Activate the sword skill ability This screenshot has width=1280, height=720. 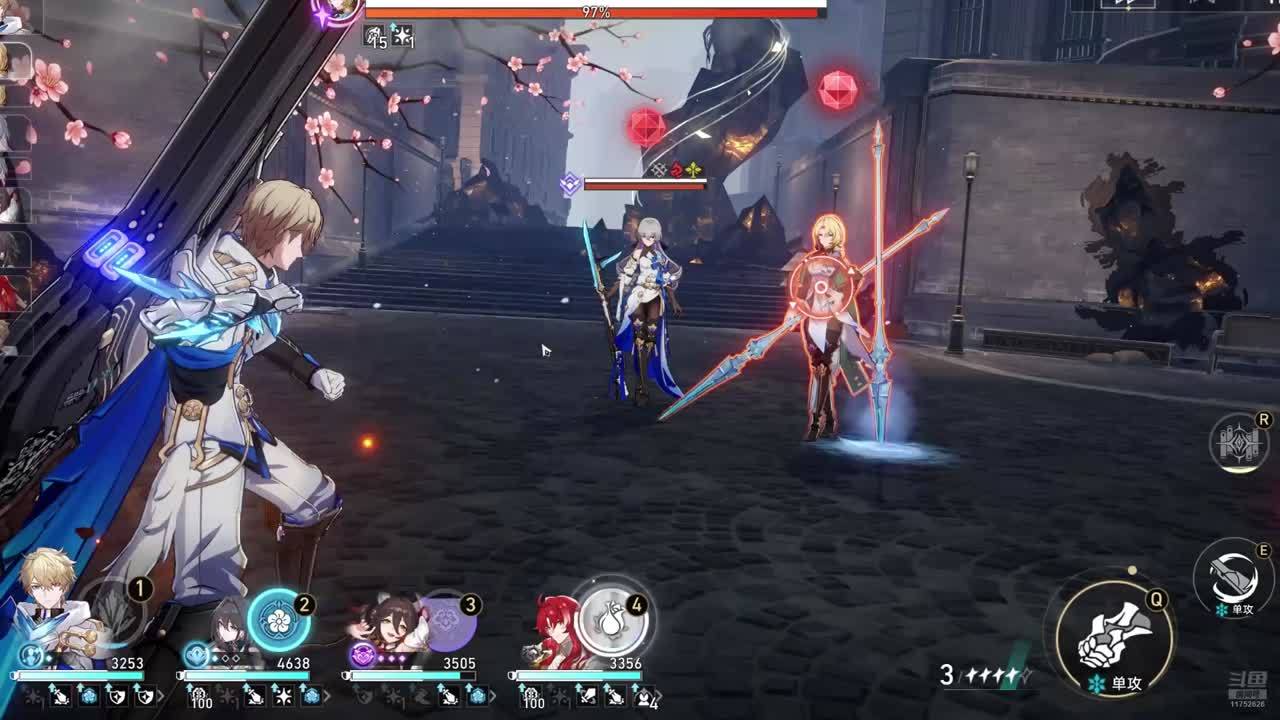click(1231, 578)
